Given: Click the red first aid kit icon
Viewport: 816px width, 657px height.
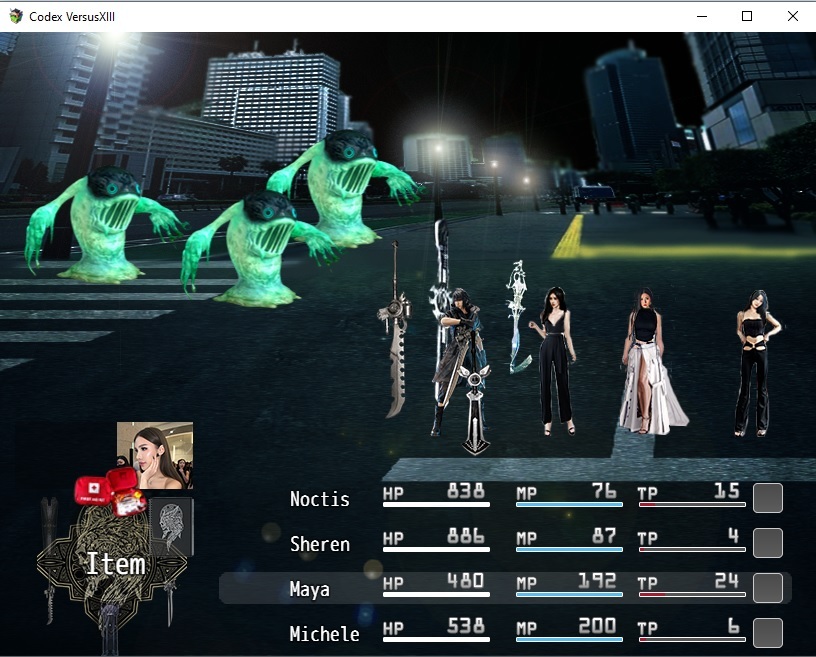Looking at the screenshot, I should pos(109,490).
